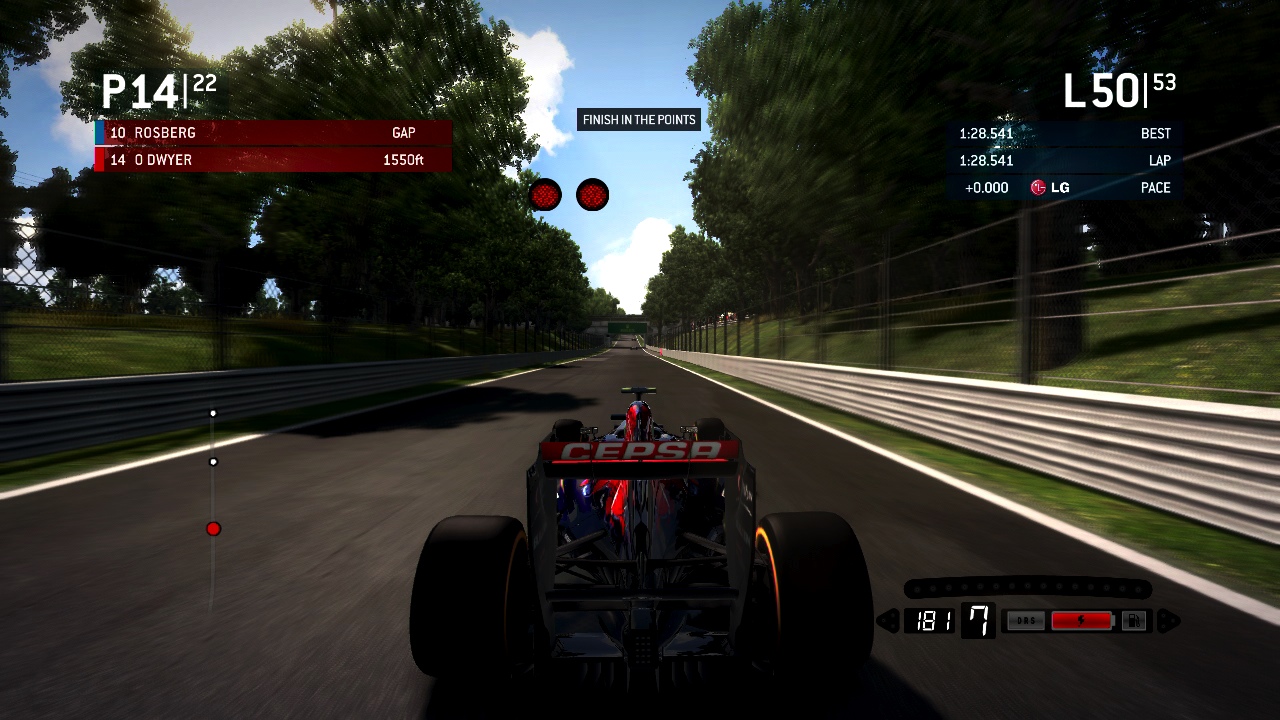Click the right arrow beside the fuel icon

pyautogui.click(x=1166, y=620)
